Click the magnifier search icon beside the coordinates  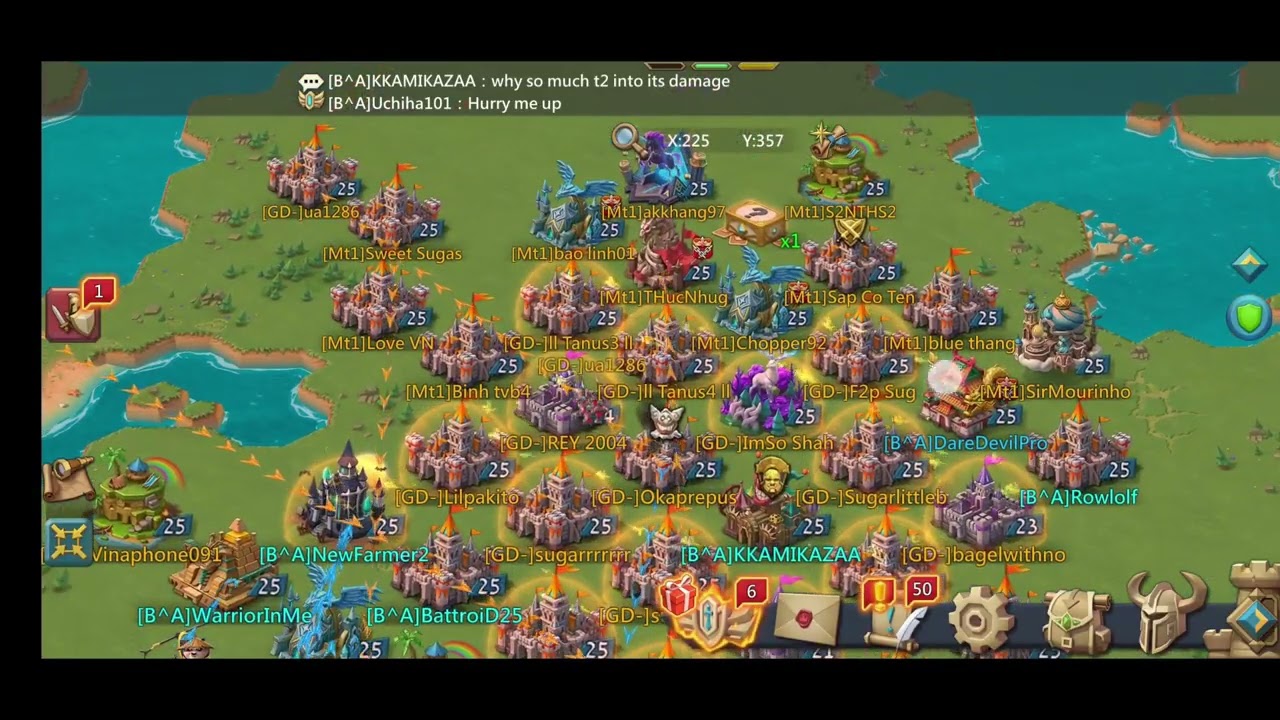click(x=625, y=136)
